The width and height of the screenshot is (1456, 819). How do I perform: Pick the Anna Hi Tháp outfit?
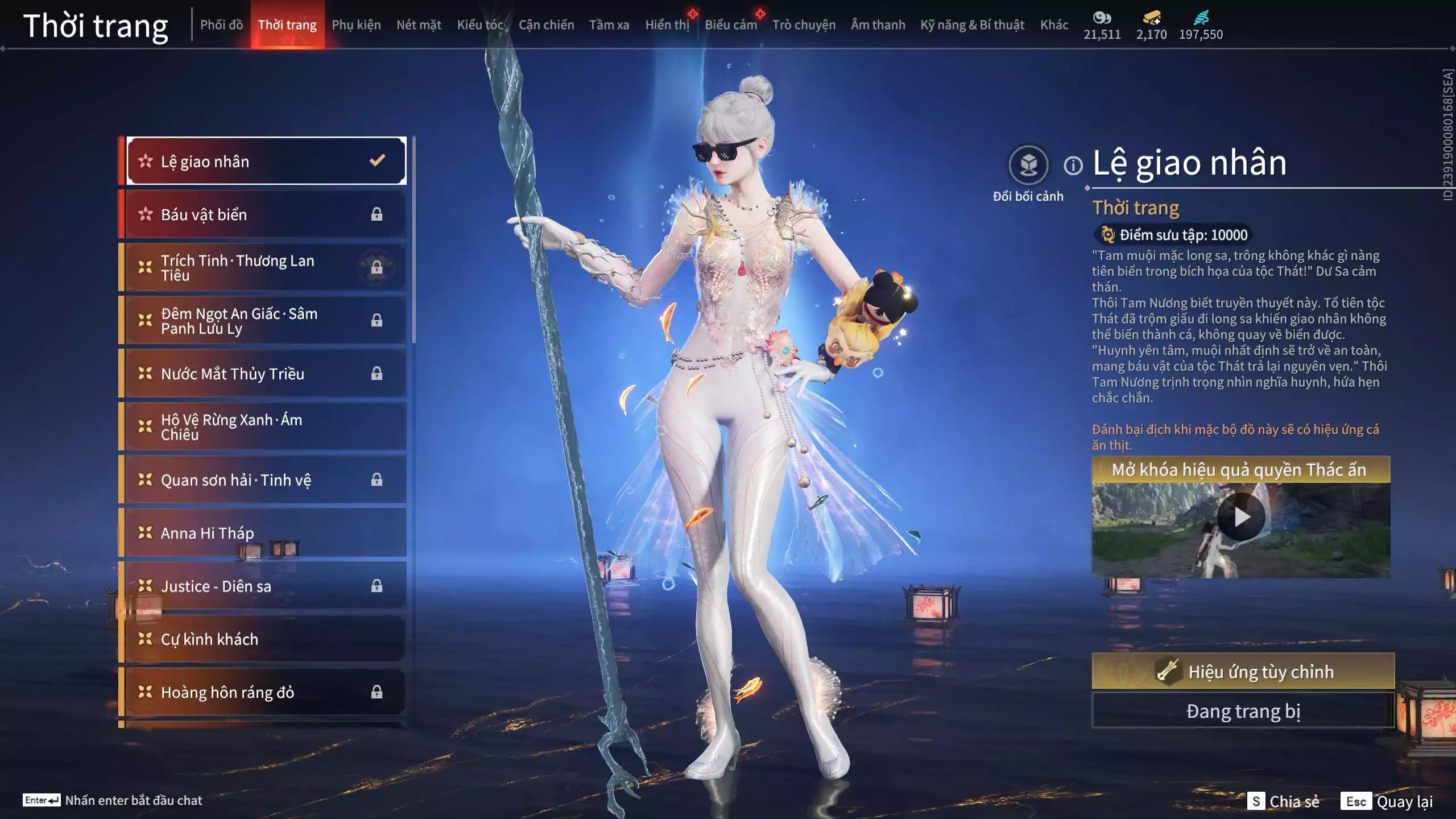point(265,533)
